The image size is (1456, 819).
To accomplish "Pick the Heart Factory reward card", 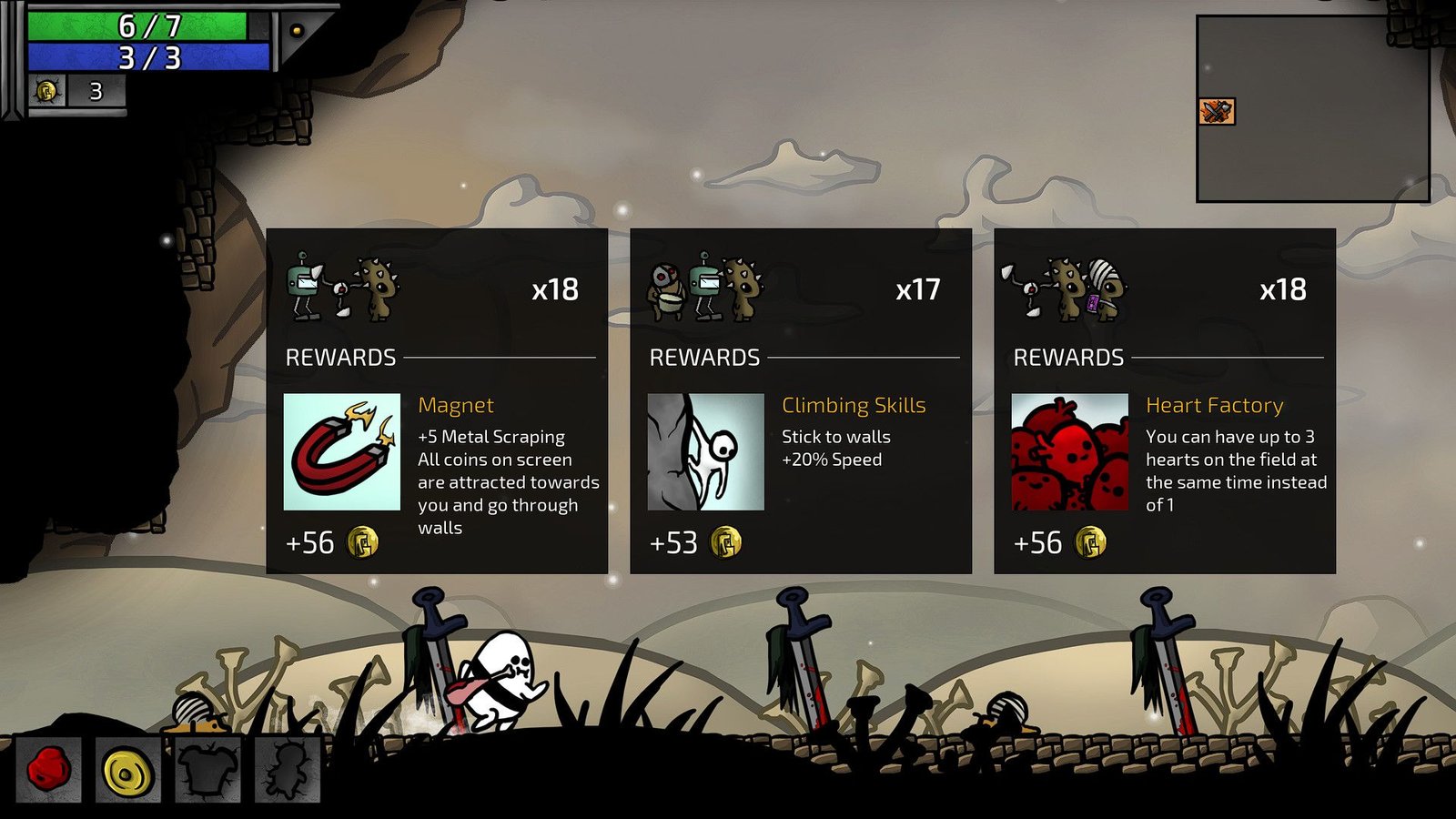I will (1164, 400).
